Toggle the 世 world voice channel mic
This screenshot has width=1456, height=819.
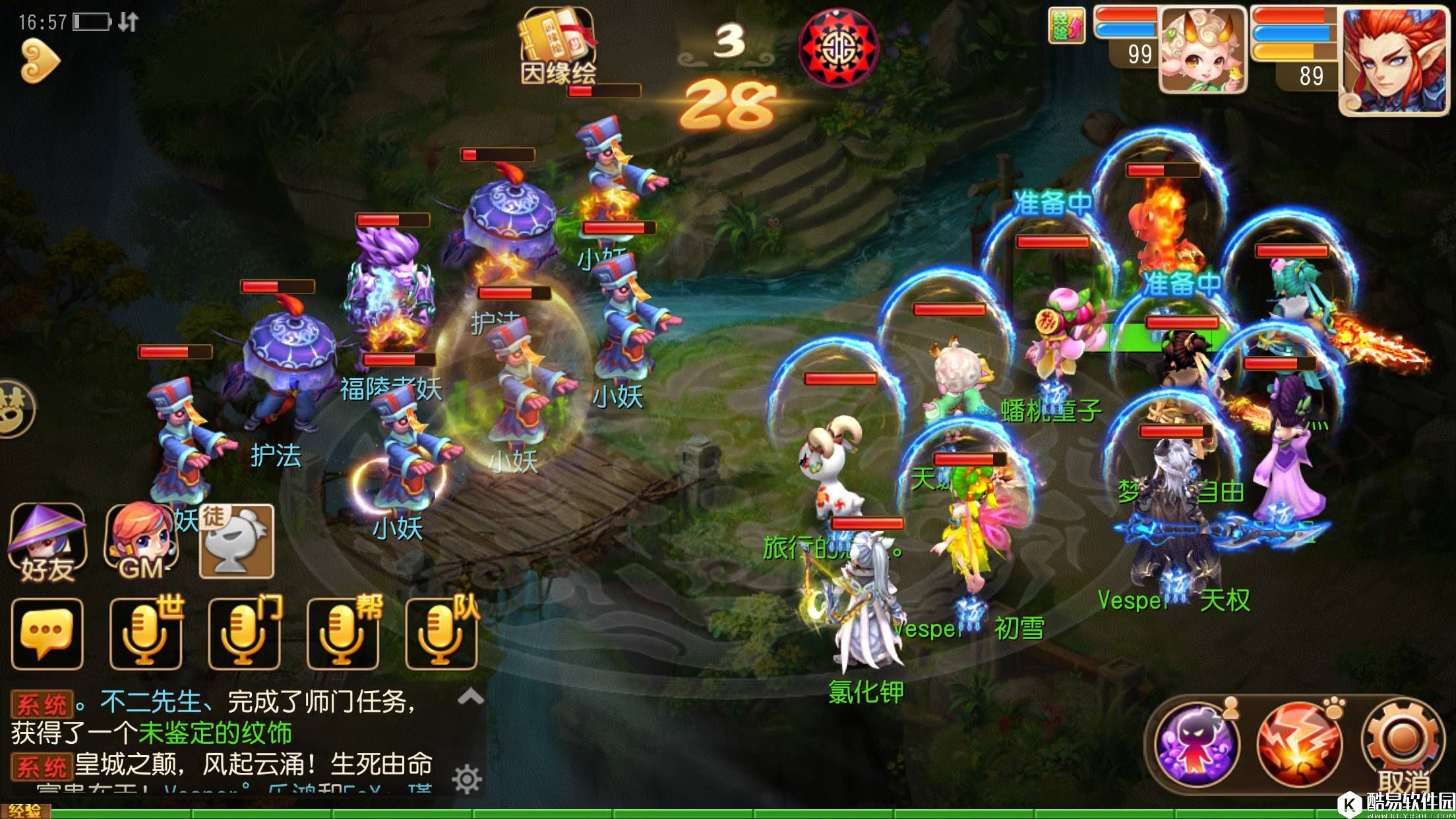(x=145, y=634)
